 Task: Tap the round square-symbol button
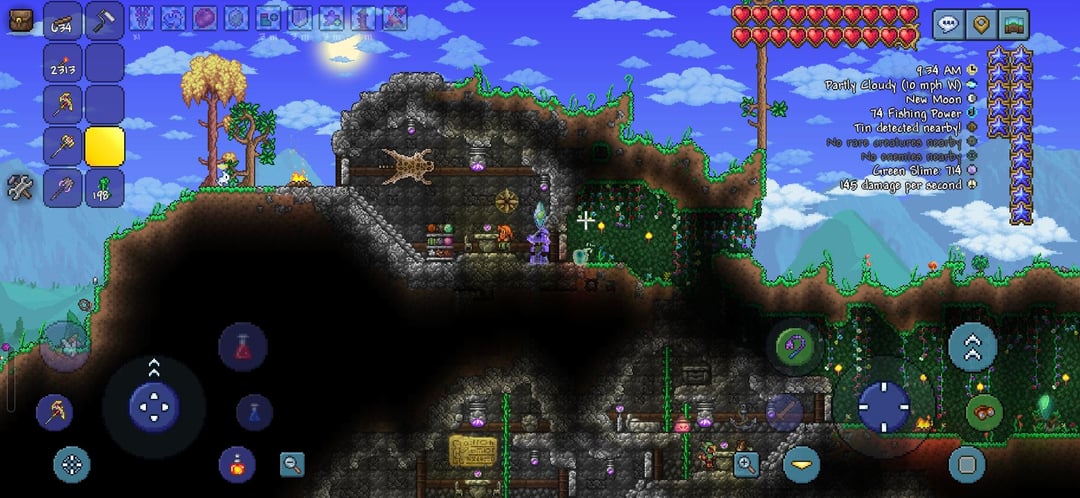(966, 464)
